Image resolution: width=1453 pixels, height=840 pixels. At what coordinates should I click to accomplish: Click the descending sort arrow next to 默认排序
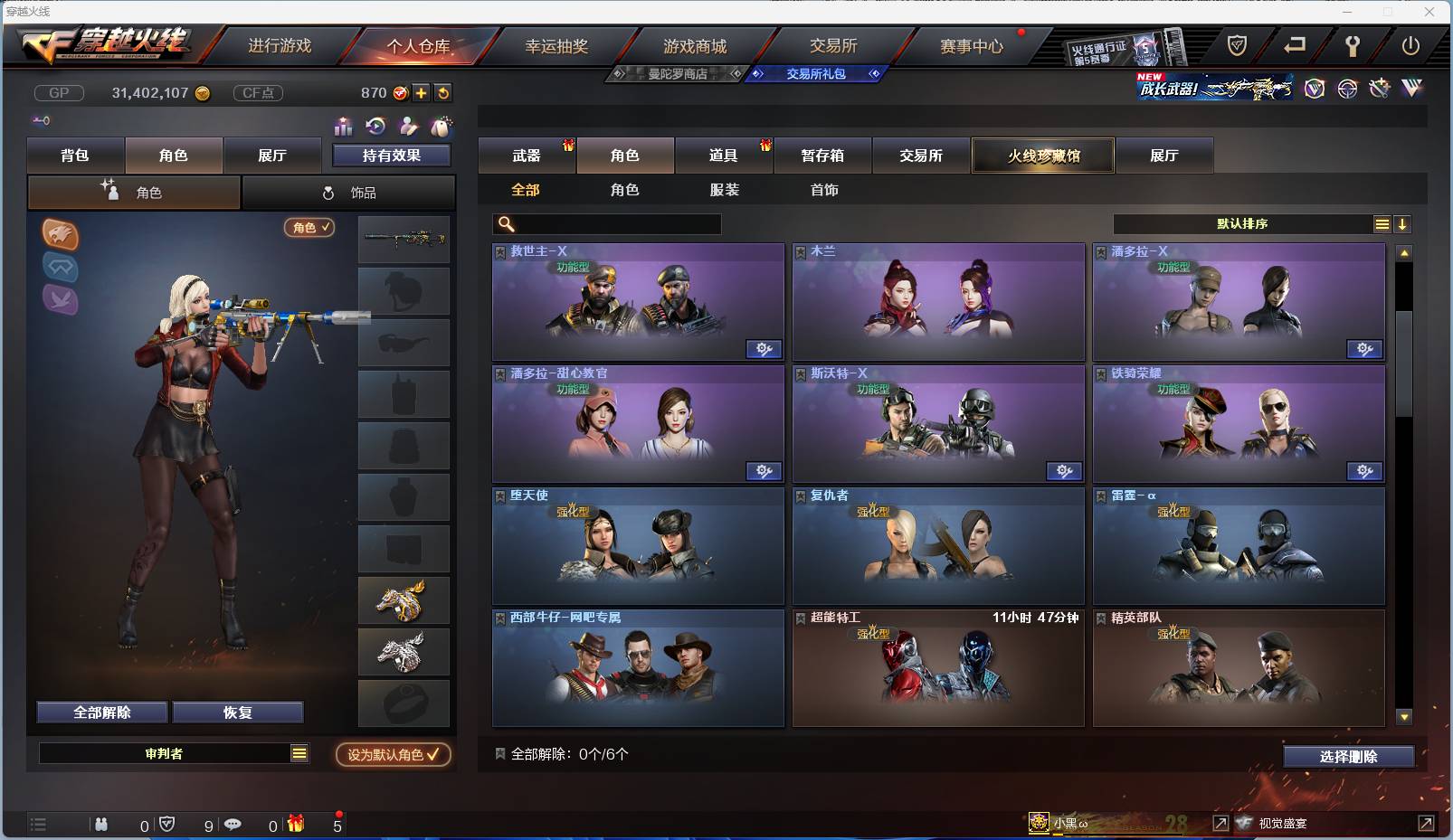[x=1403, y=223]
